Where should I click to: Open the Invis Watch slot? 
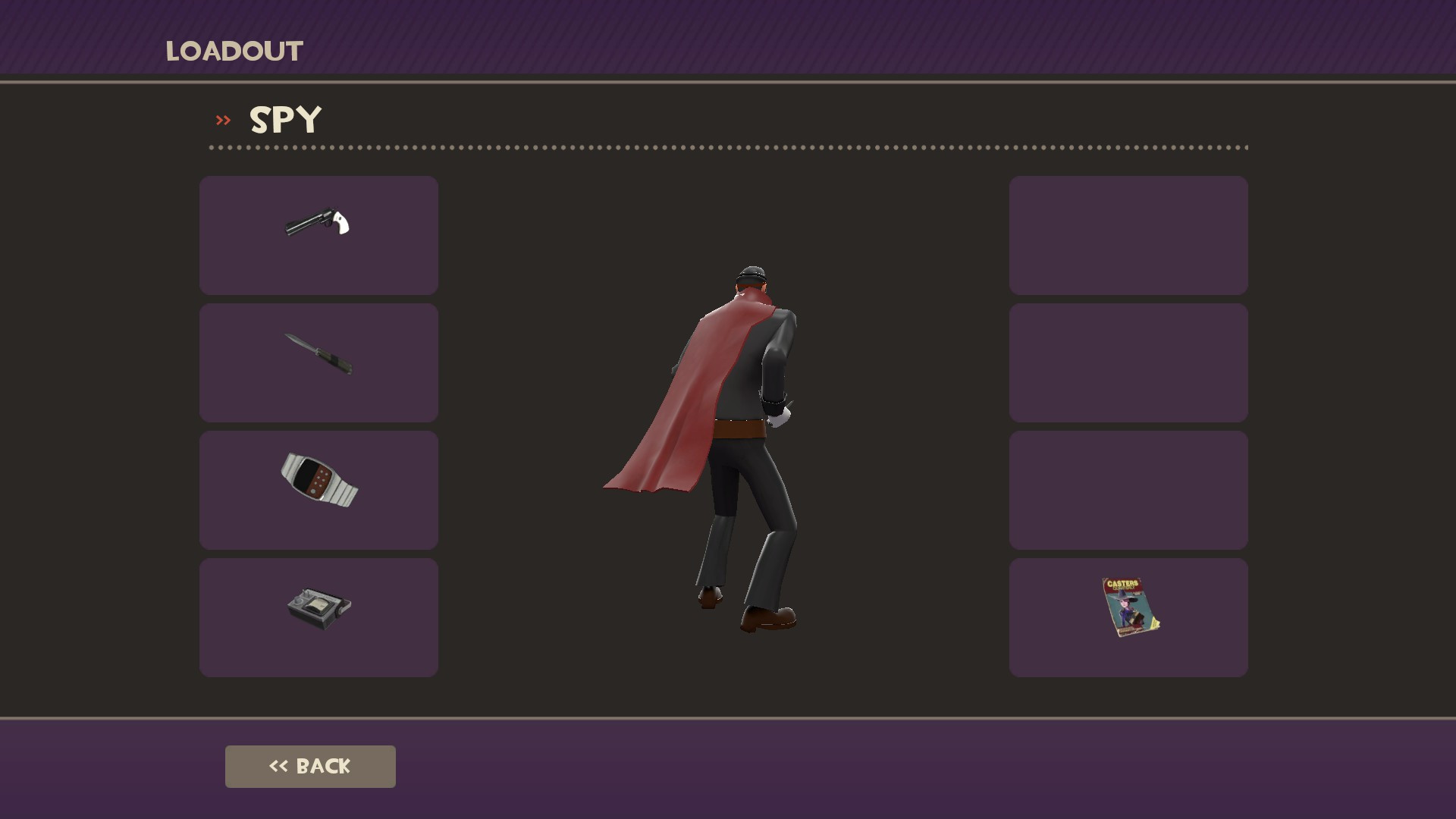[318, 489]
